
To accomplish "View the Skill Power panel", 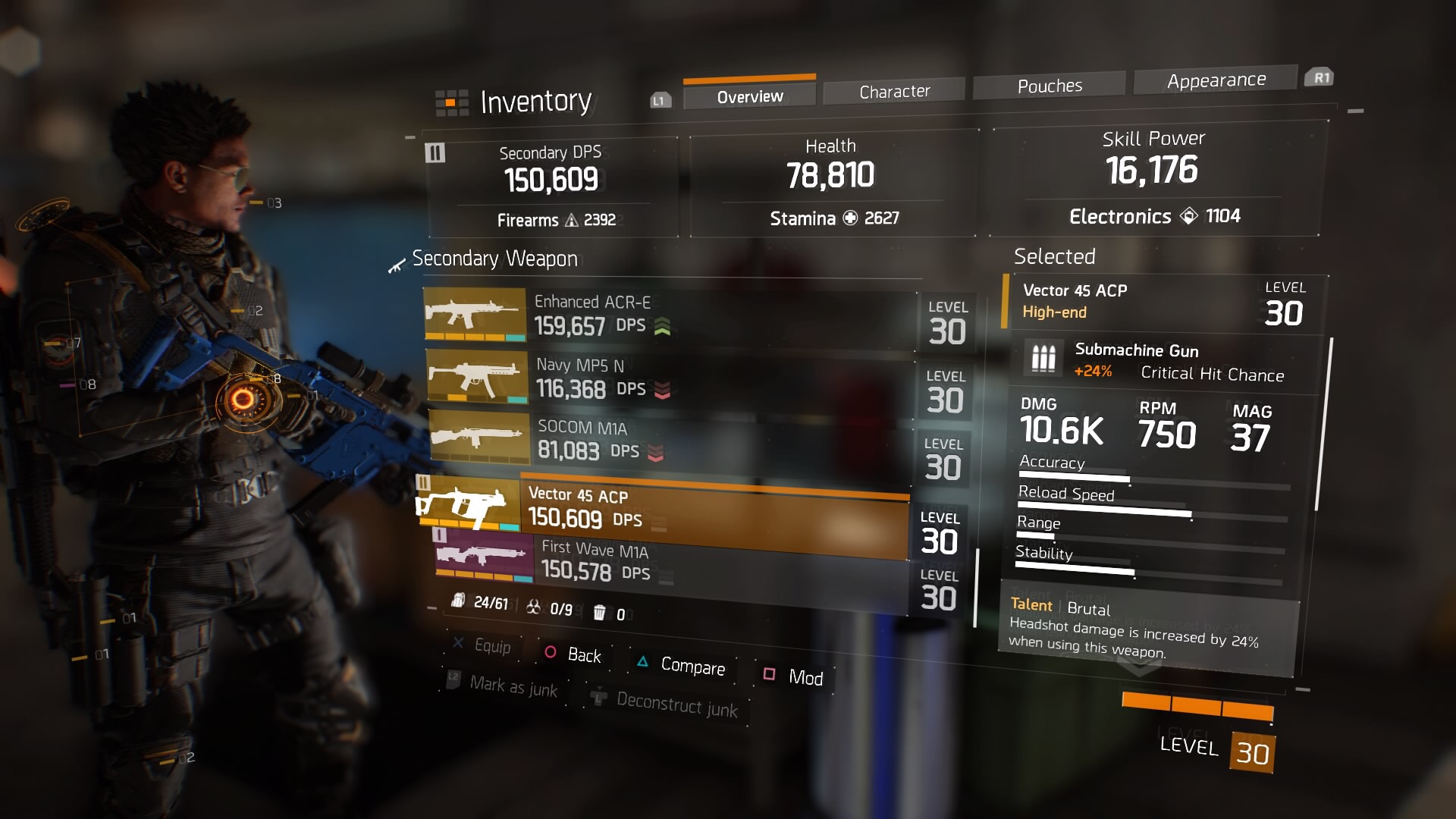I will [x=1153, y=179].
